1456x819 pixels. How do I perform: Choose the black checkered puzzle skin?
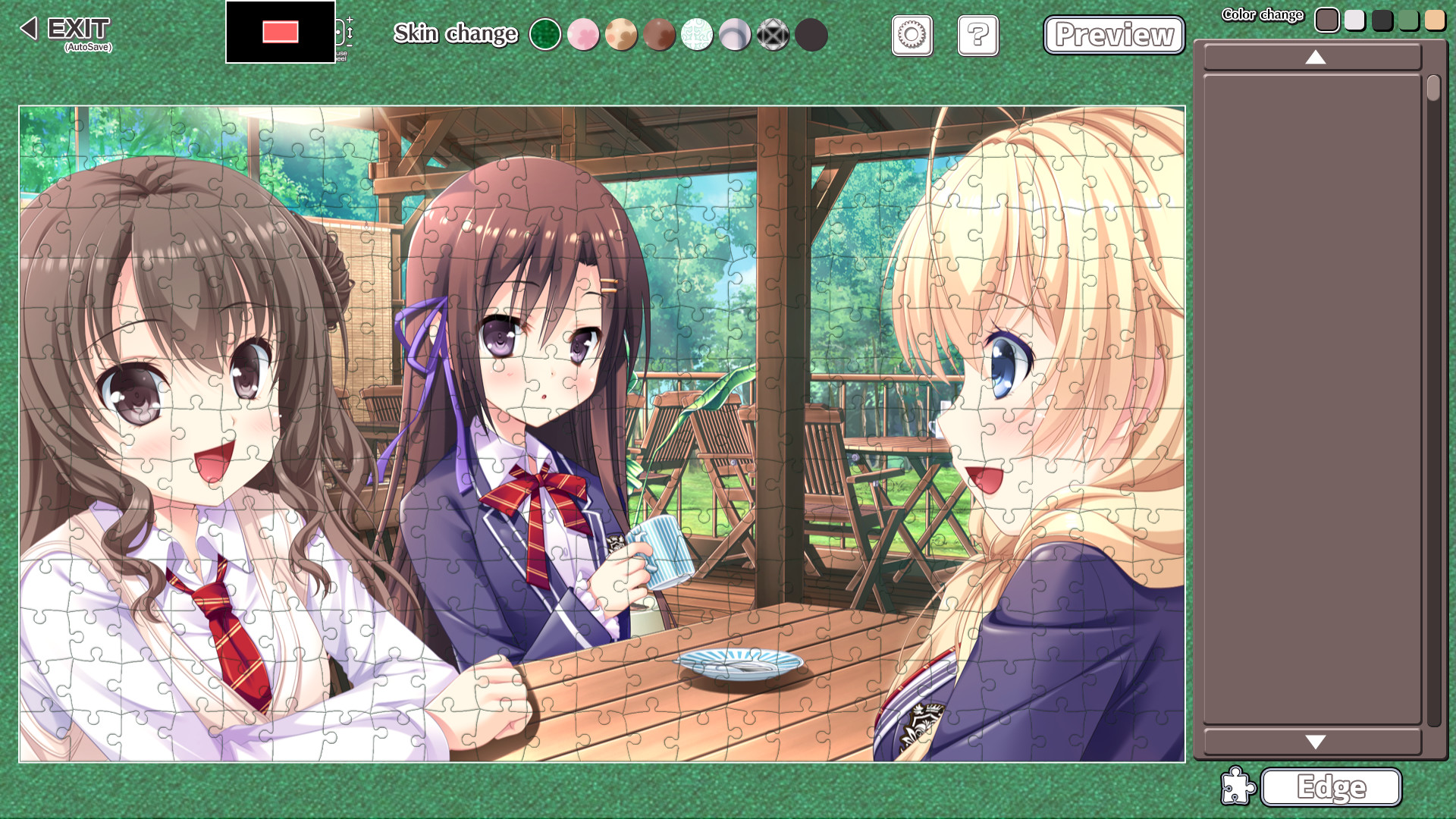pos(773,34)
